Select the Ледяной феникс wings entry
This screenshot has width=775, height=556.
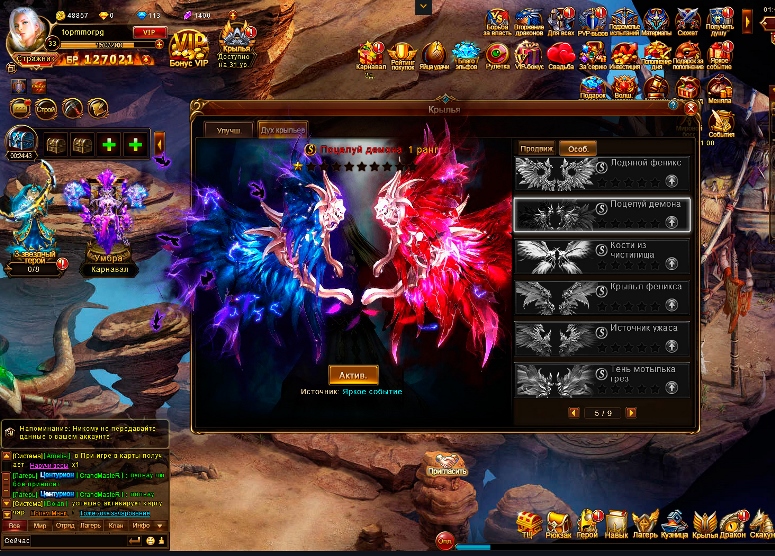pyautogui.click(x=601, y=173)
